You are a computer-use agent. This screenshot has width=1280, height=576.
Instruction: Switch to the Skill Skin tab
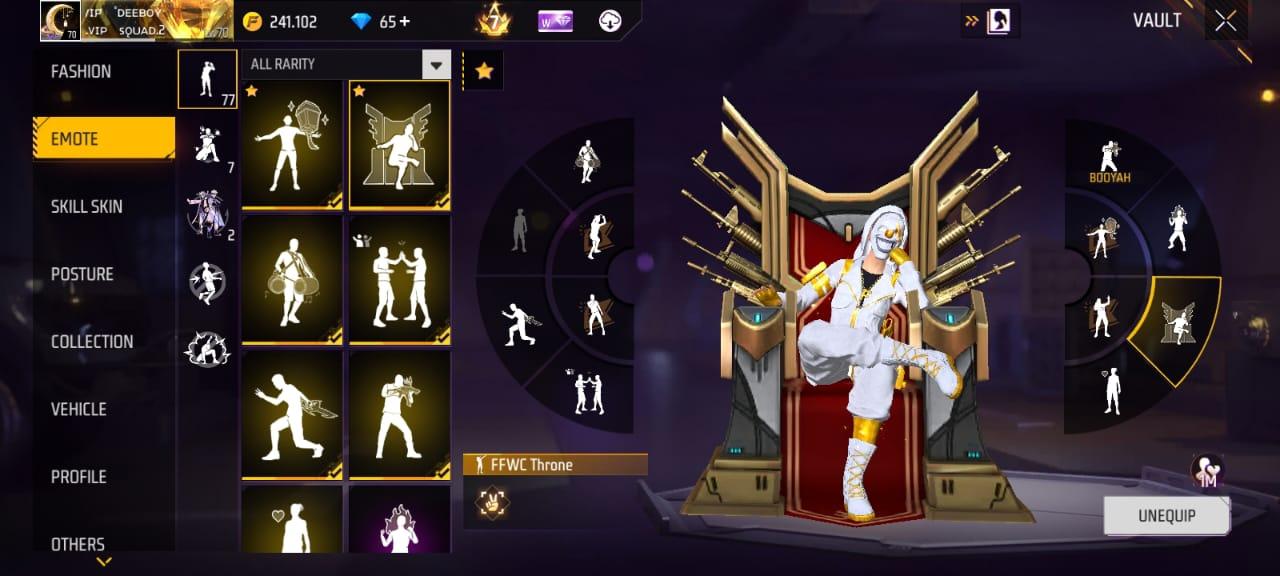pos(88,207)
